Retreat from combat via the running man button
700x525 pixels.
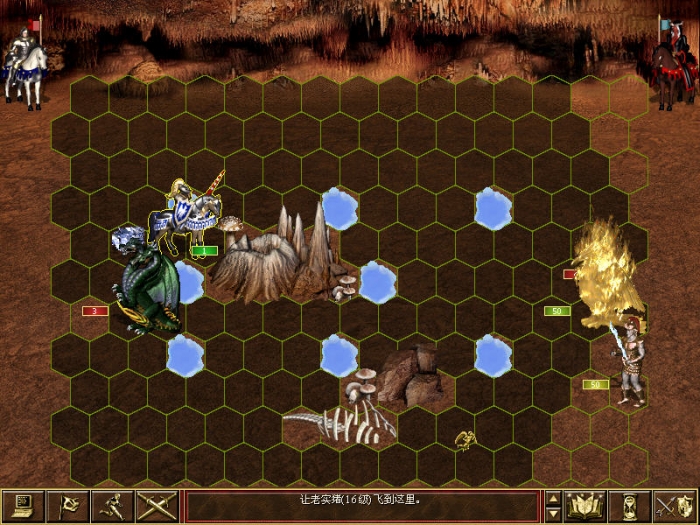(114, 506)
